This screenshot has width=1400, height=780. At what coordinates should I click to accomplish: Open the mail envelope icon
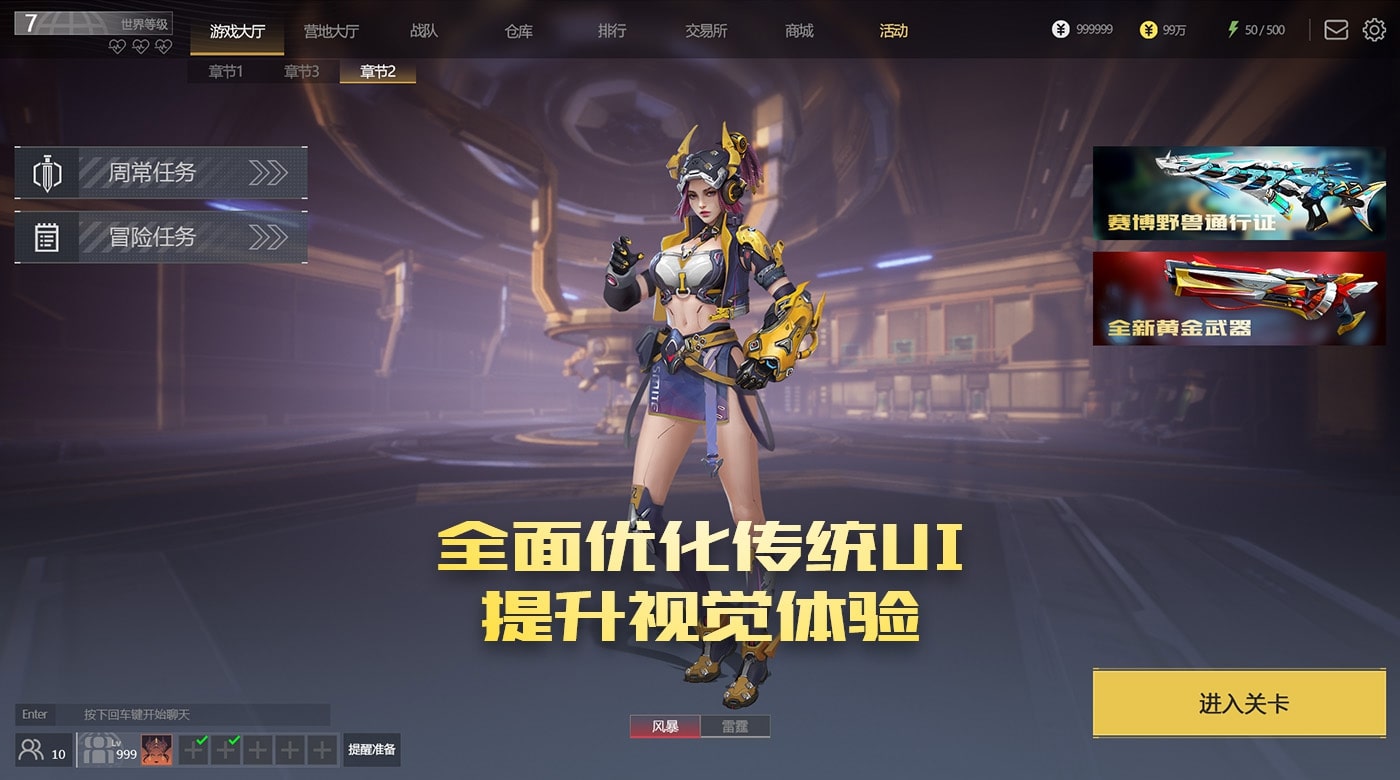tap(1335, 30)
